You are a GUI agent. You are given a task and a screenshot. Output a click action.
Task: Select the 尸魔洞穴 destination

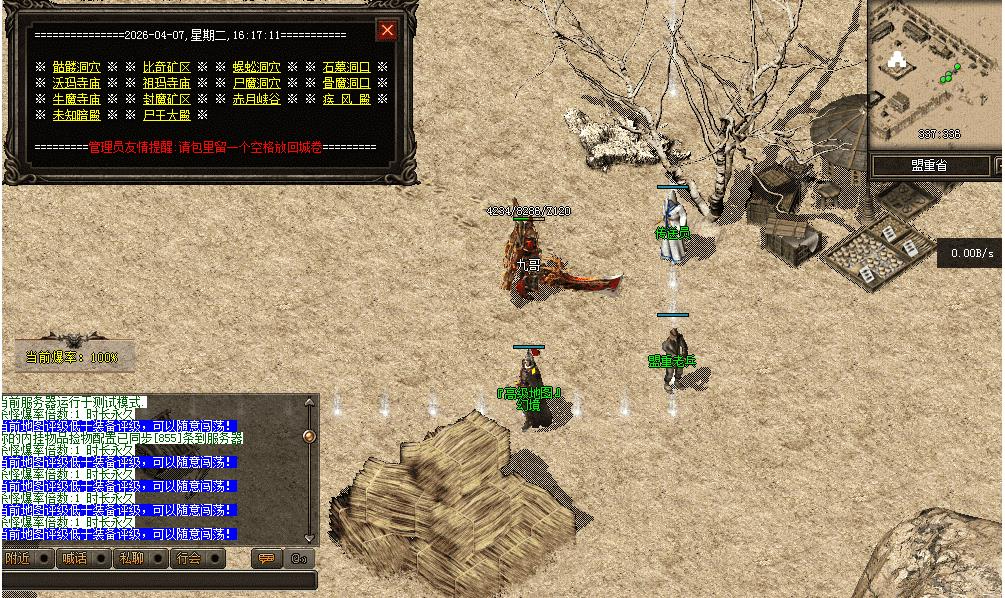pos(256,83)
